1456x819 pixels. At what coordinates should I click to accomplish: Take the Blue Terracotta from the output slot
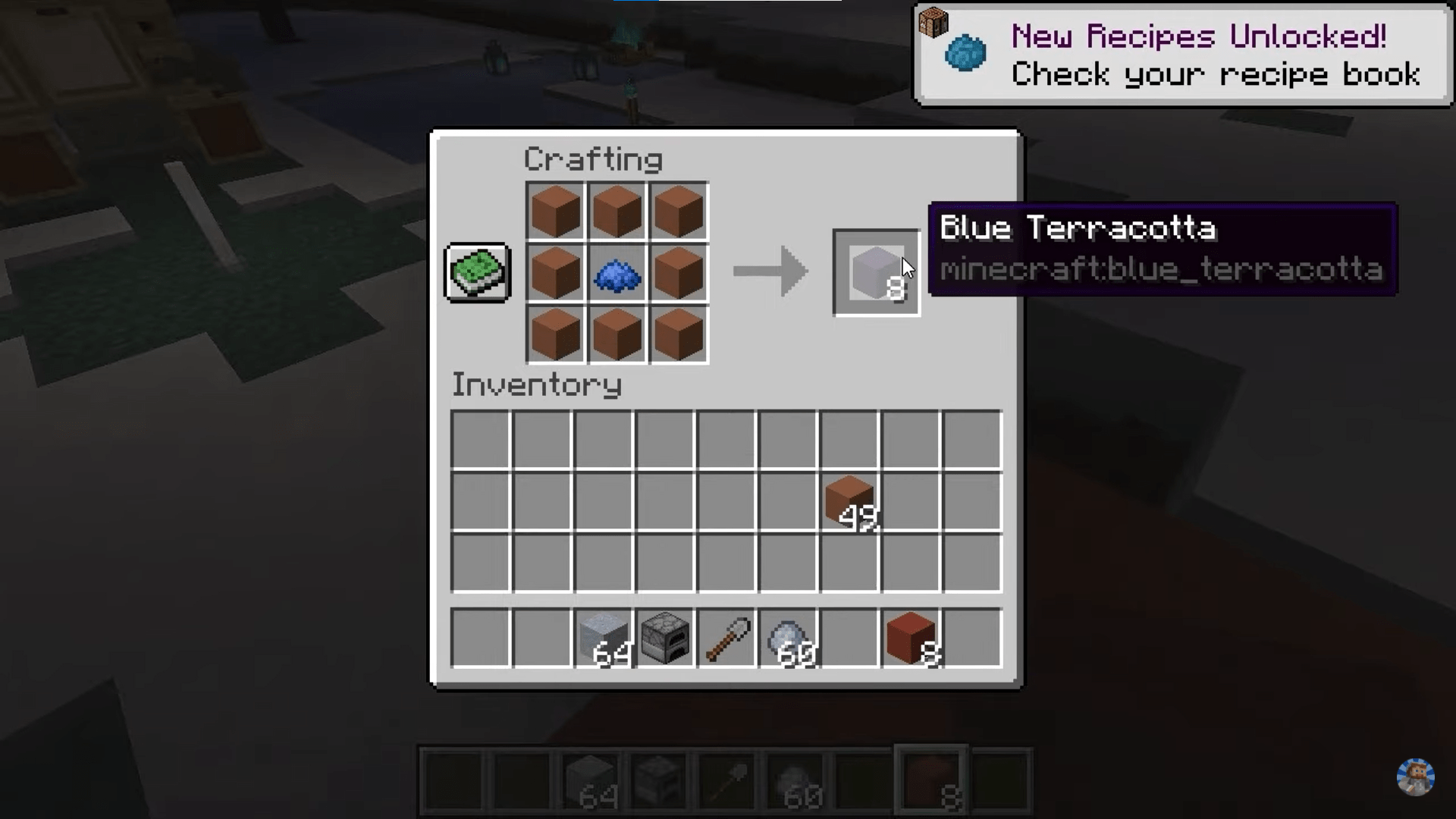[x=876, y=273]
